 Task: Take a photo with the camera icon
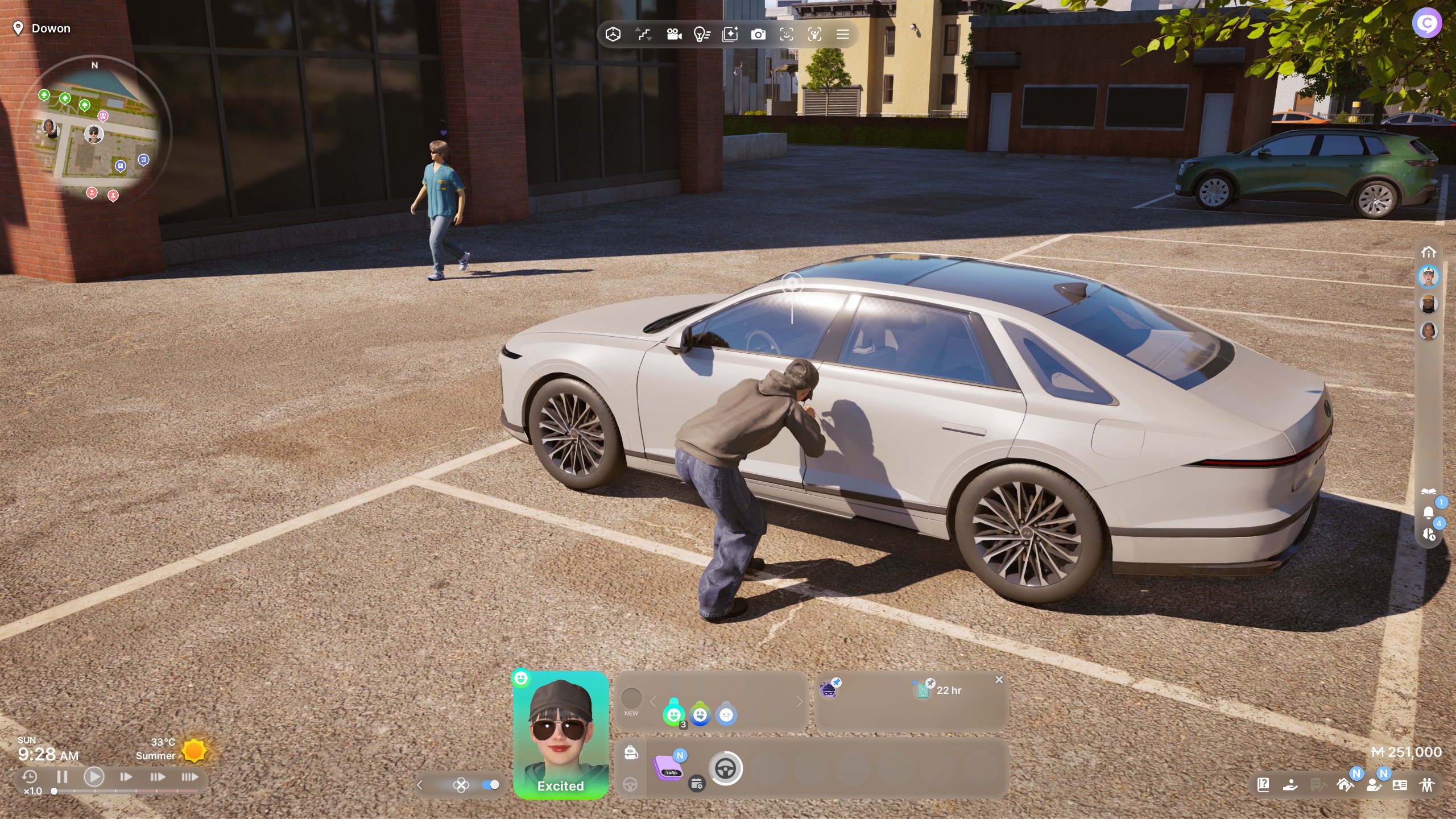(x=757, y=34)
